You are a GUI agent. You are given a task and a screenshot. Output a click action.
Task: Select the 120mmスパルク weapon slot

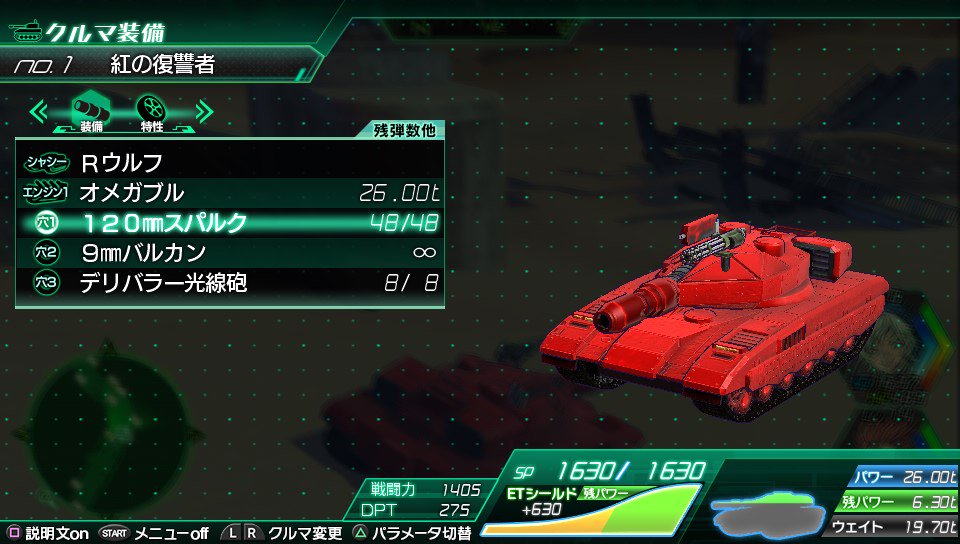point(230,222)
